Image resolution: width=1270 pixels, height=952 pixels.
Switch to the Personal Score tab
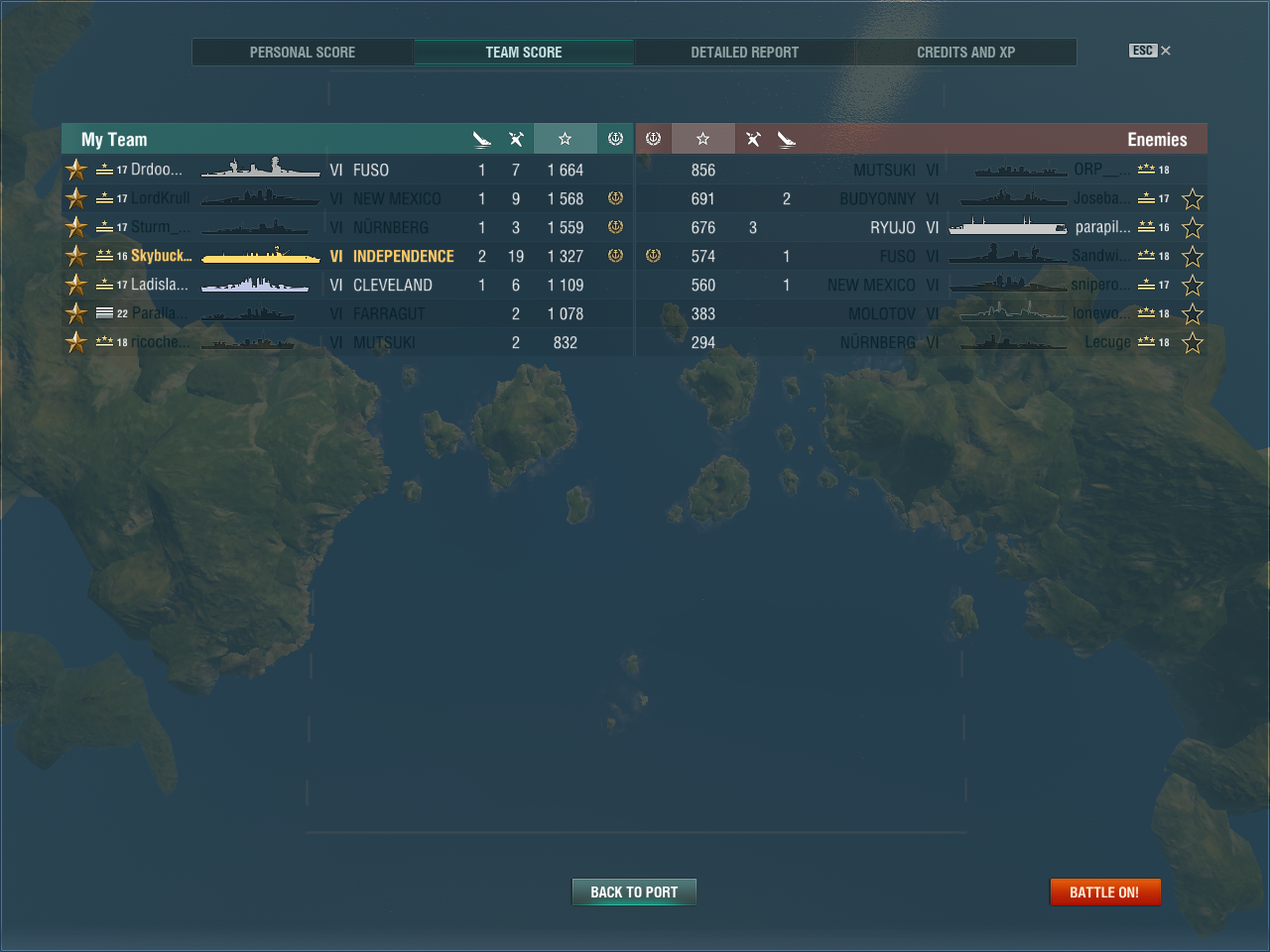pyautogui.click(x=302, y=53)
